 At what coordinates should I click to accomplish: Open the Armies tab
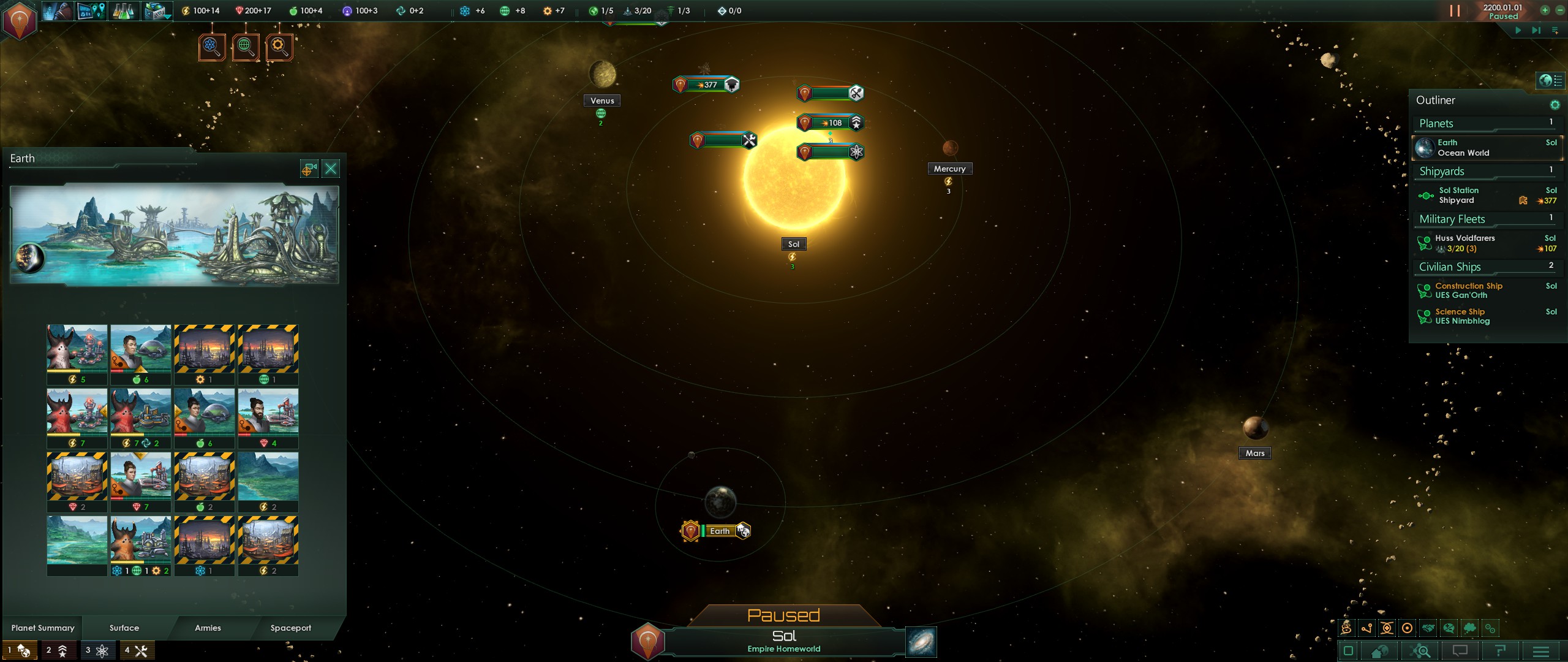click(x=208, y=628)
